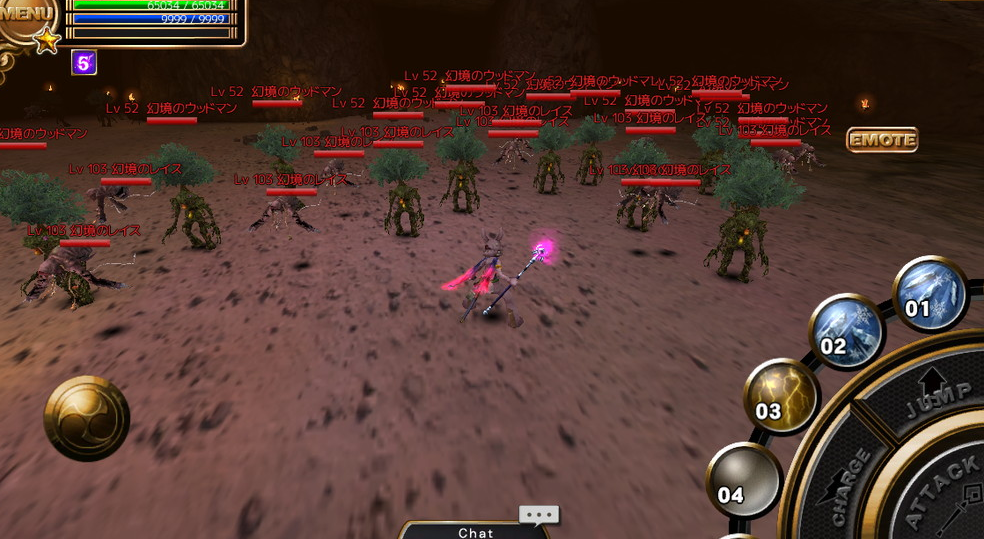The image size is (984, 539).
Task: Tap the golden movement joystick
Action: tap(87, 418)
